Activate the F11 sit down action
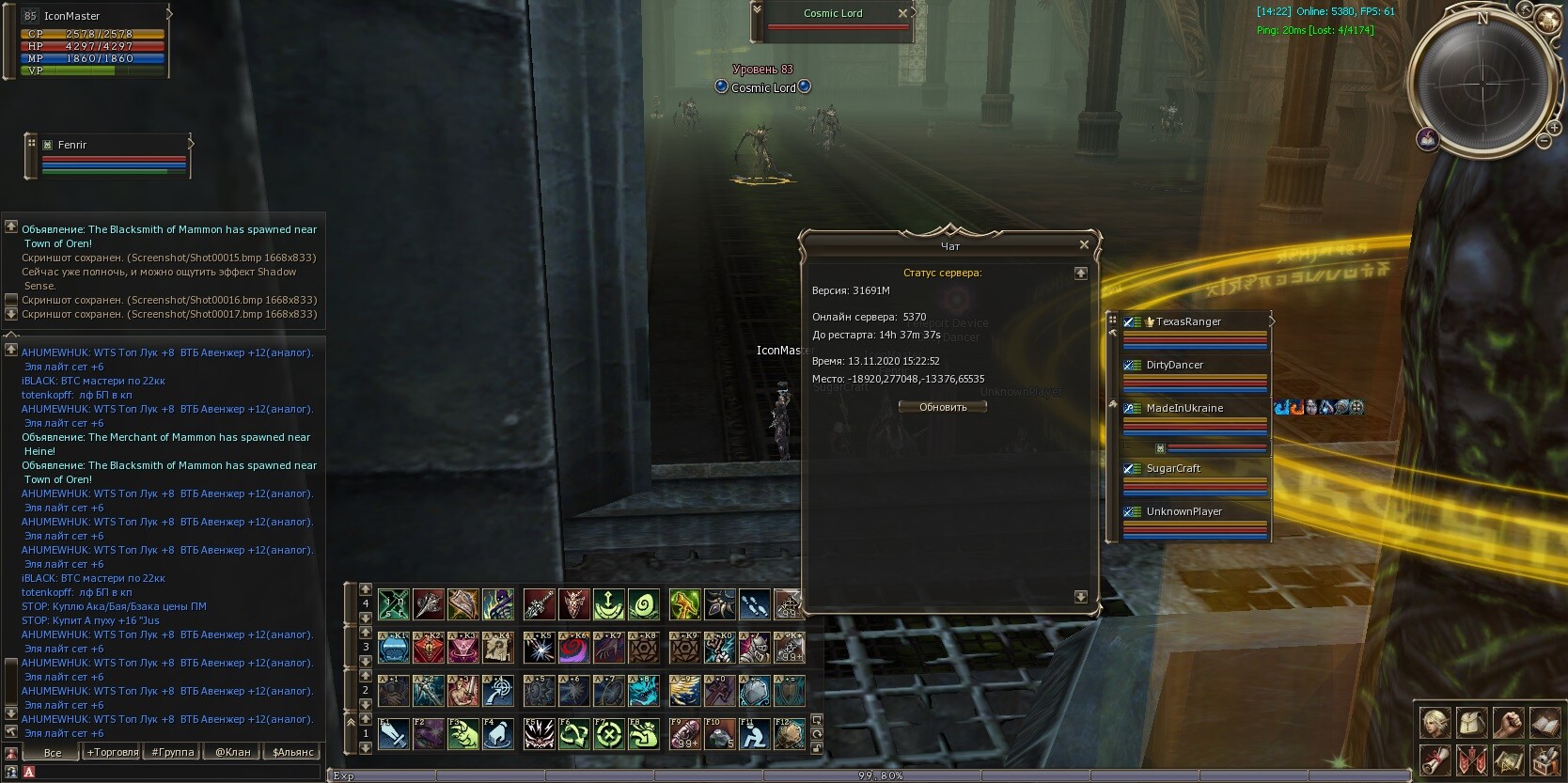Viewport: 1568px width, 783px height. point(754,733)
